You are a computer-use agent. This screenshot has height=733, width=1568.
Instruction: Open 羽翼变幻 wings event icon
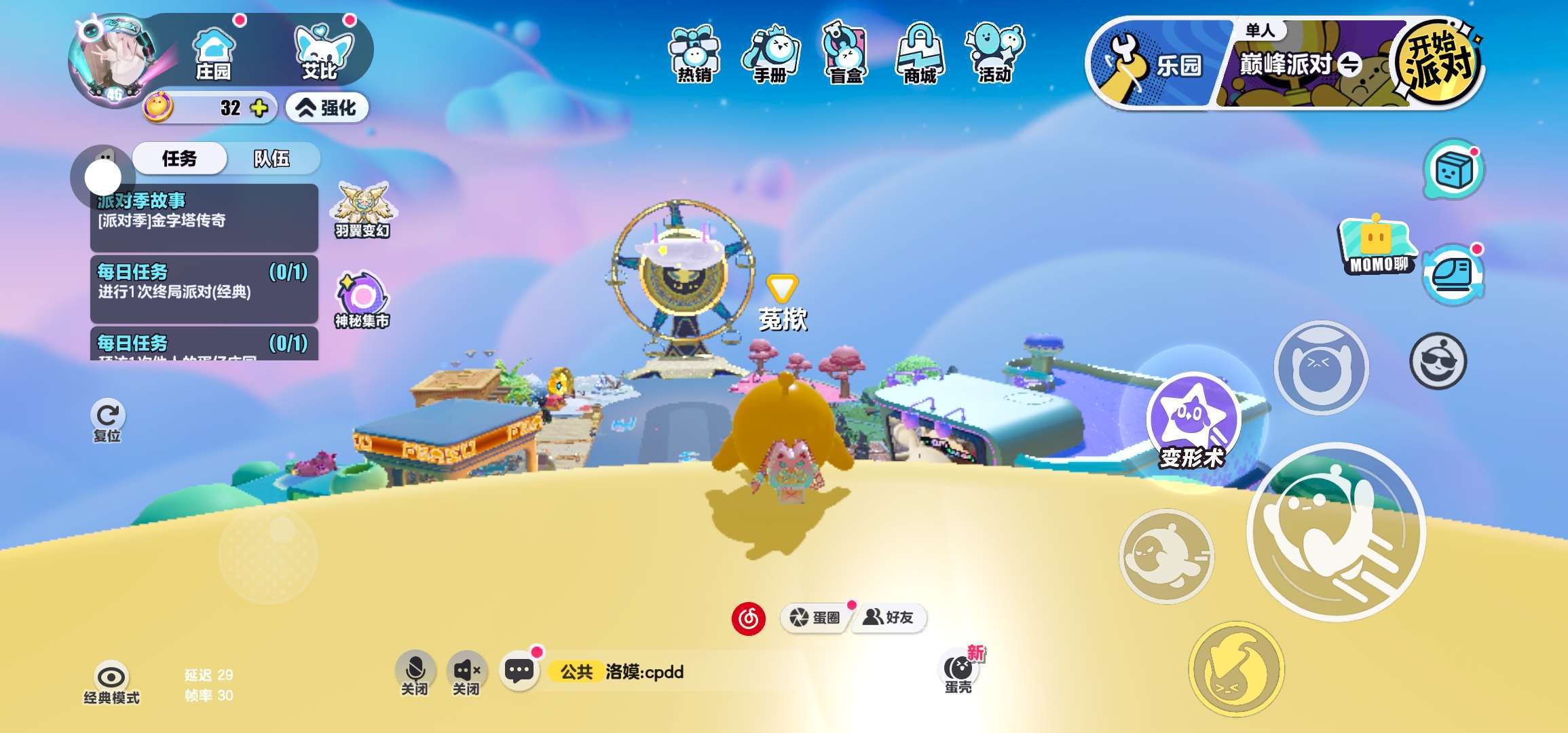click(362, 209)
